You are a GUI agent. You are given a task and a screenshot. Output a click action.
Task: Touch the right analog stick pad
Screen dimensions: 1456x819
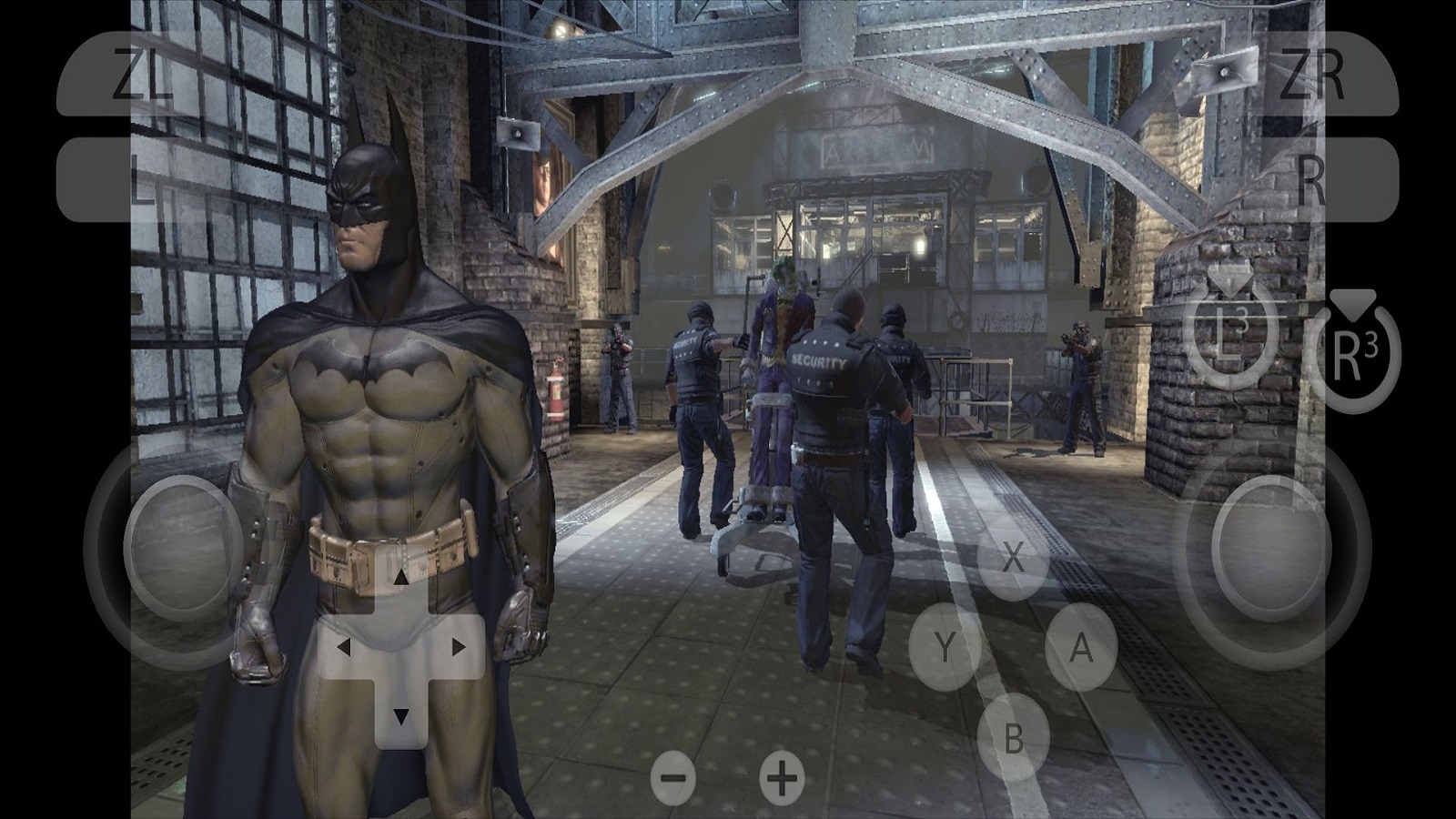(x=1271, y=548)
